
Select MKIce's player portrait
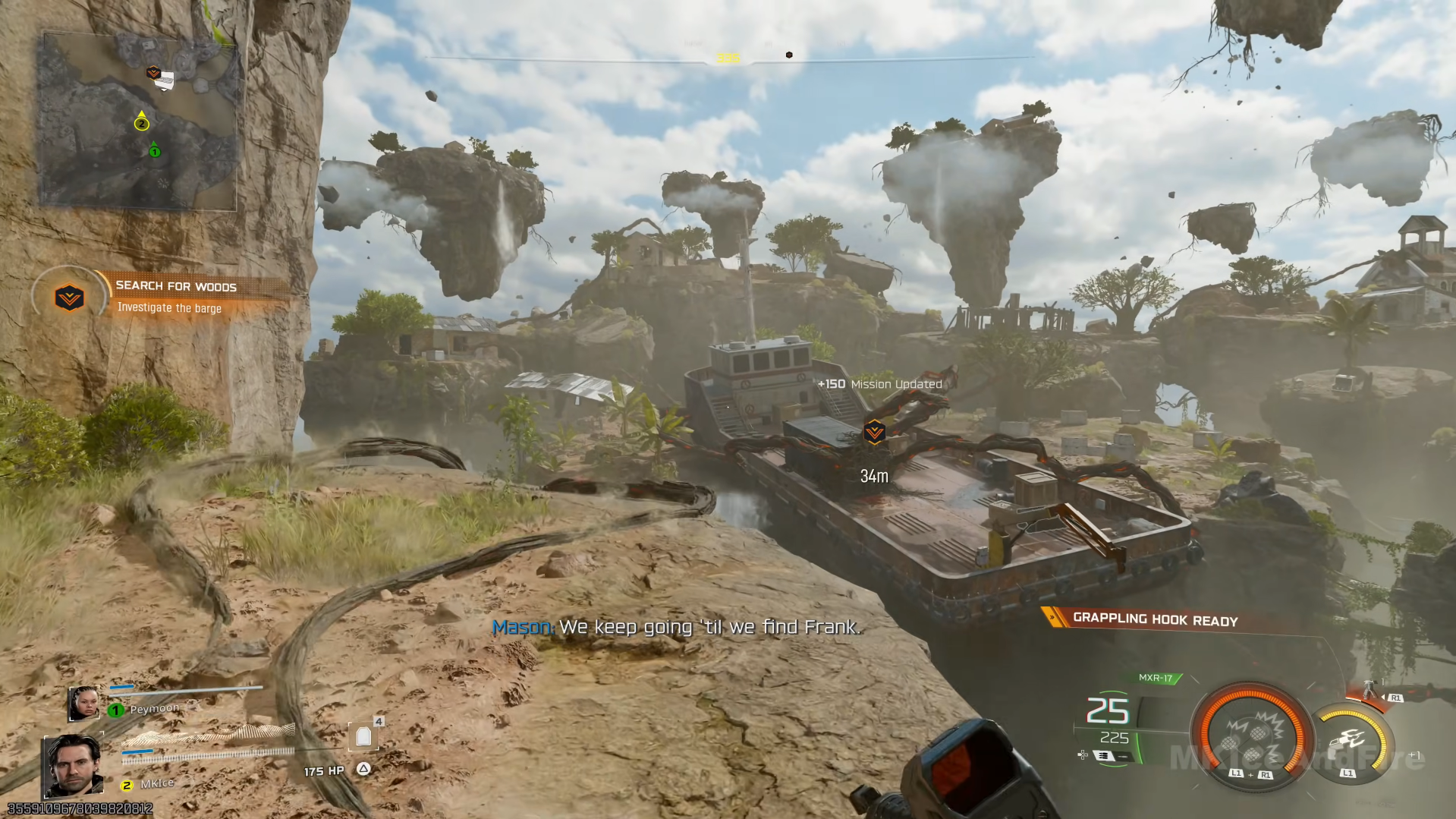pyautogui.click(x=74, y=765)
